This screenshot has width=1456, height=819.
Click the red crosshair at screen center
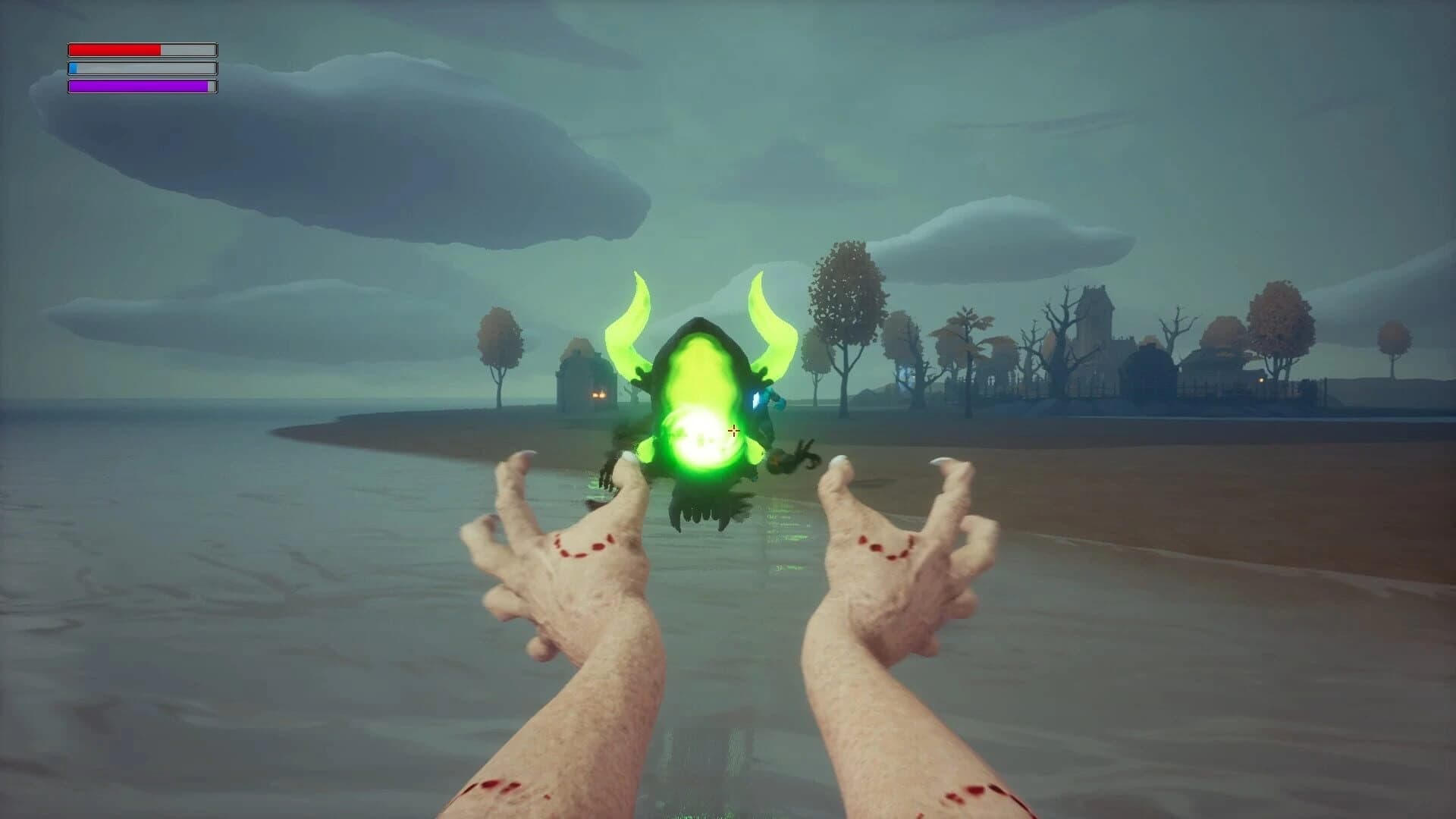click(x=733, y=430)
